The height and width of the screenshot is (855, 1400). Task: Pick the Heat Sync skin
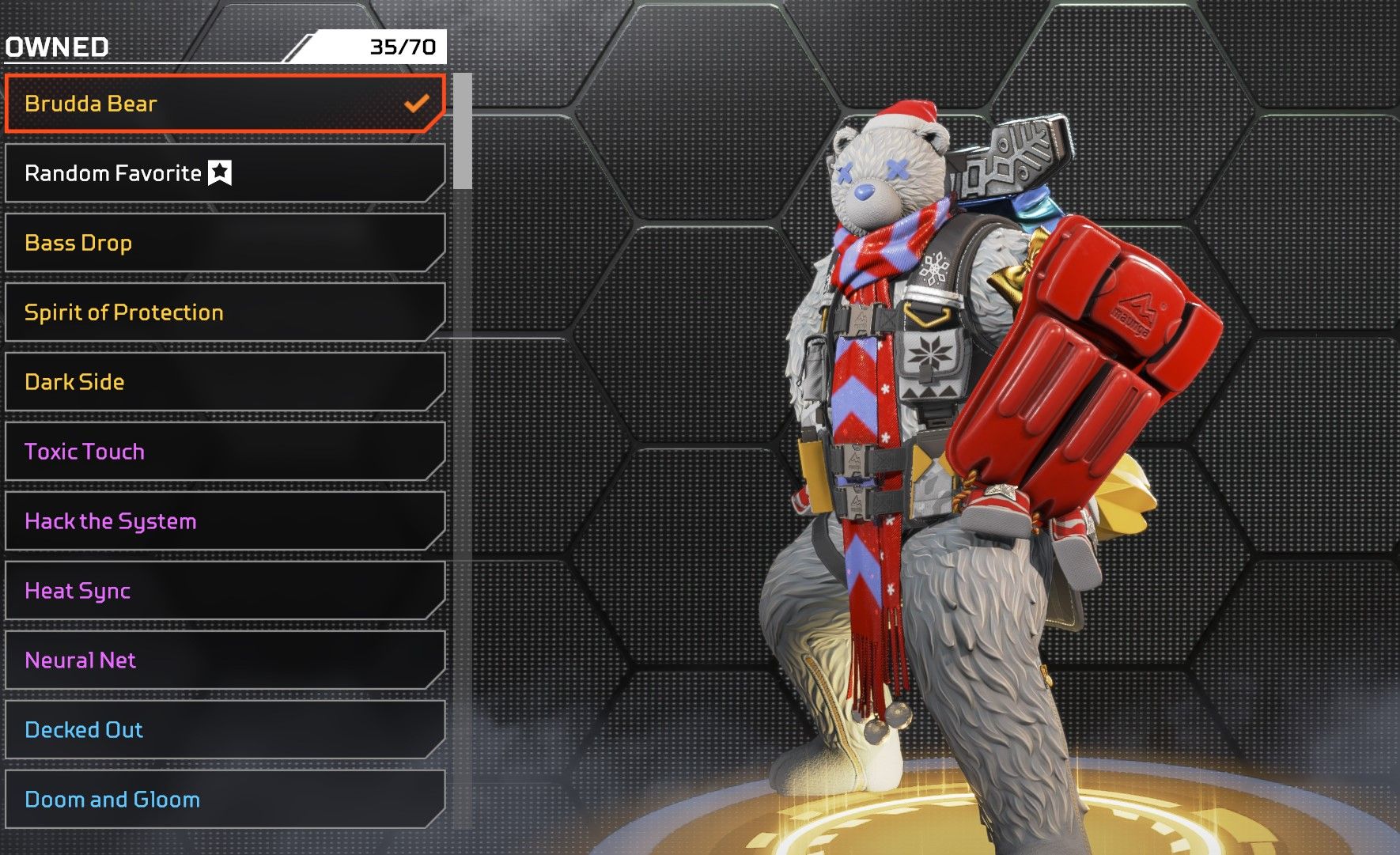[x=225, y=591]
